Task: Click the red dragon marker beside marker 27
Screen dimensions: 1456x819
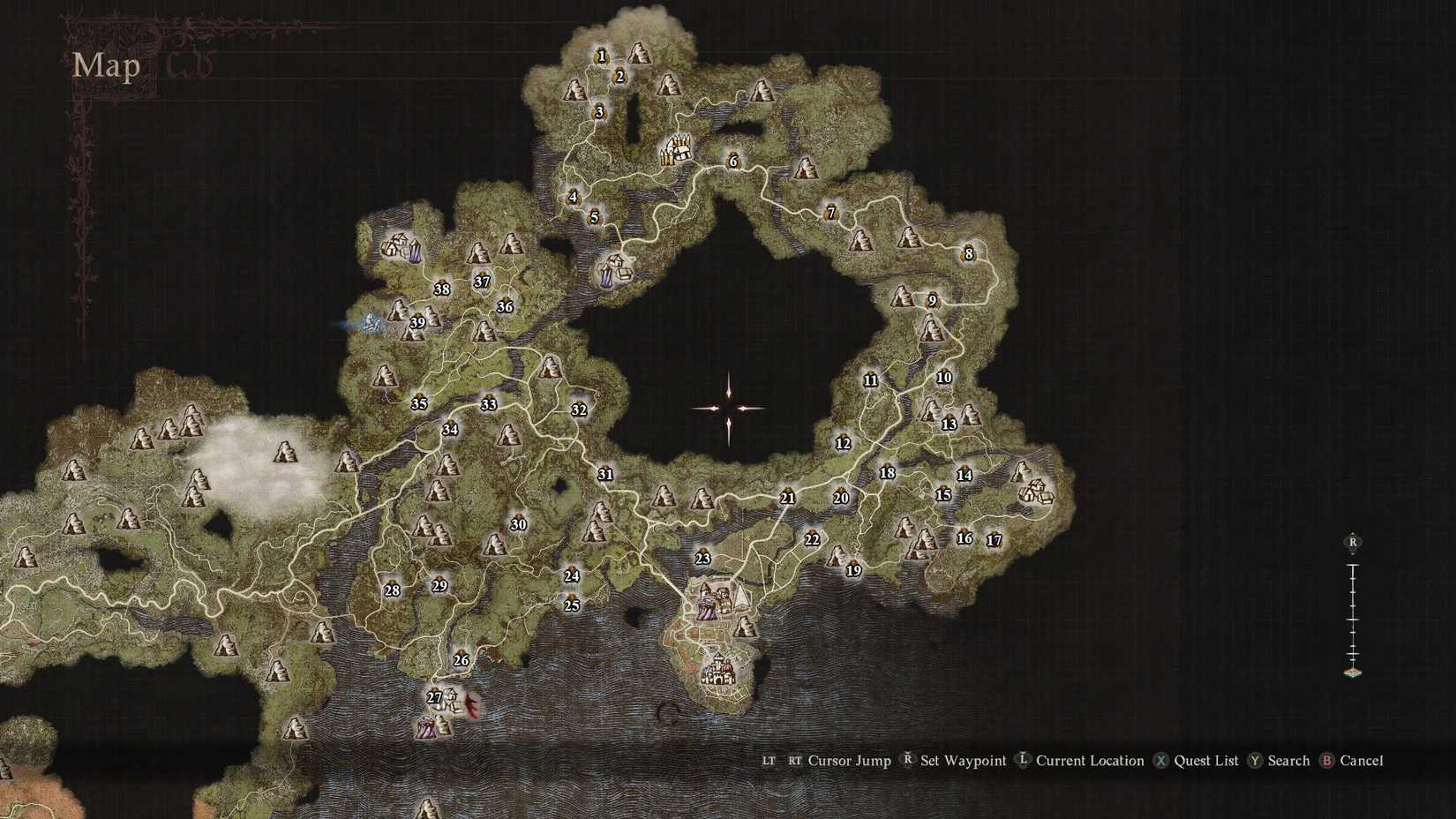Action: (x=470, y=703)
